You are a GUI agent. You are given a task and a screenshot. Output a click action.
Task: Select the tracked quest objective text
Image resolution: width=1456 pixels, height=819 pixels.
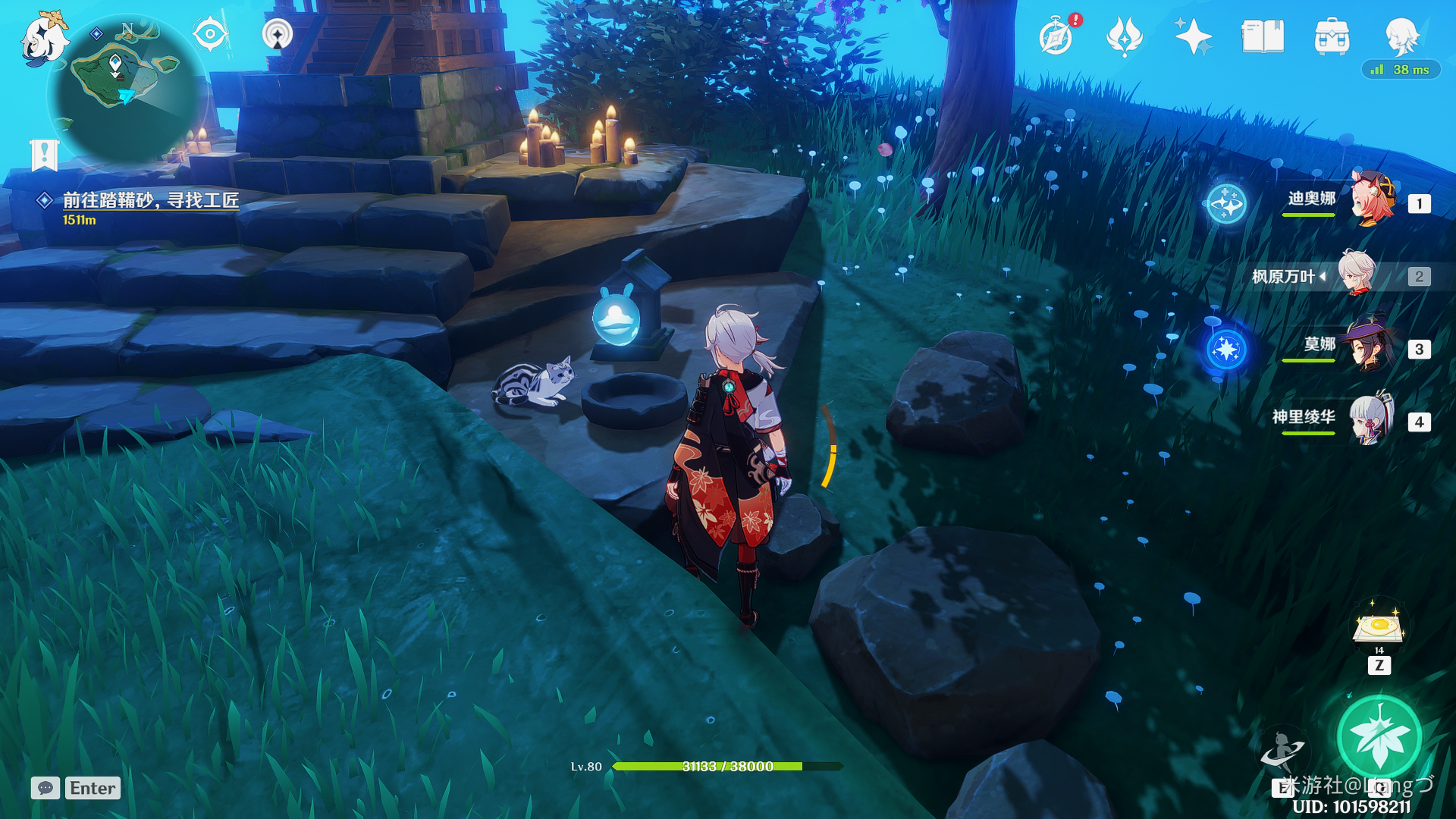pyautogui.click(x=150, y=200)
